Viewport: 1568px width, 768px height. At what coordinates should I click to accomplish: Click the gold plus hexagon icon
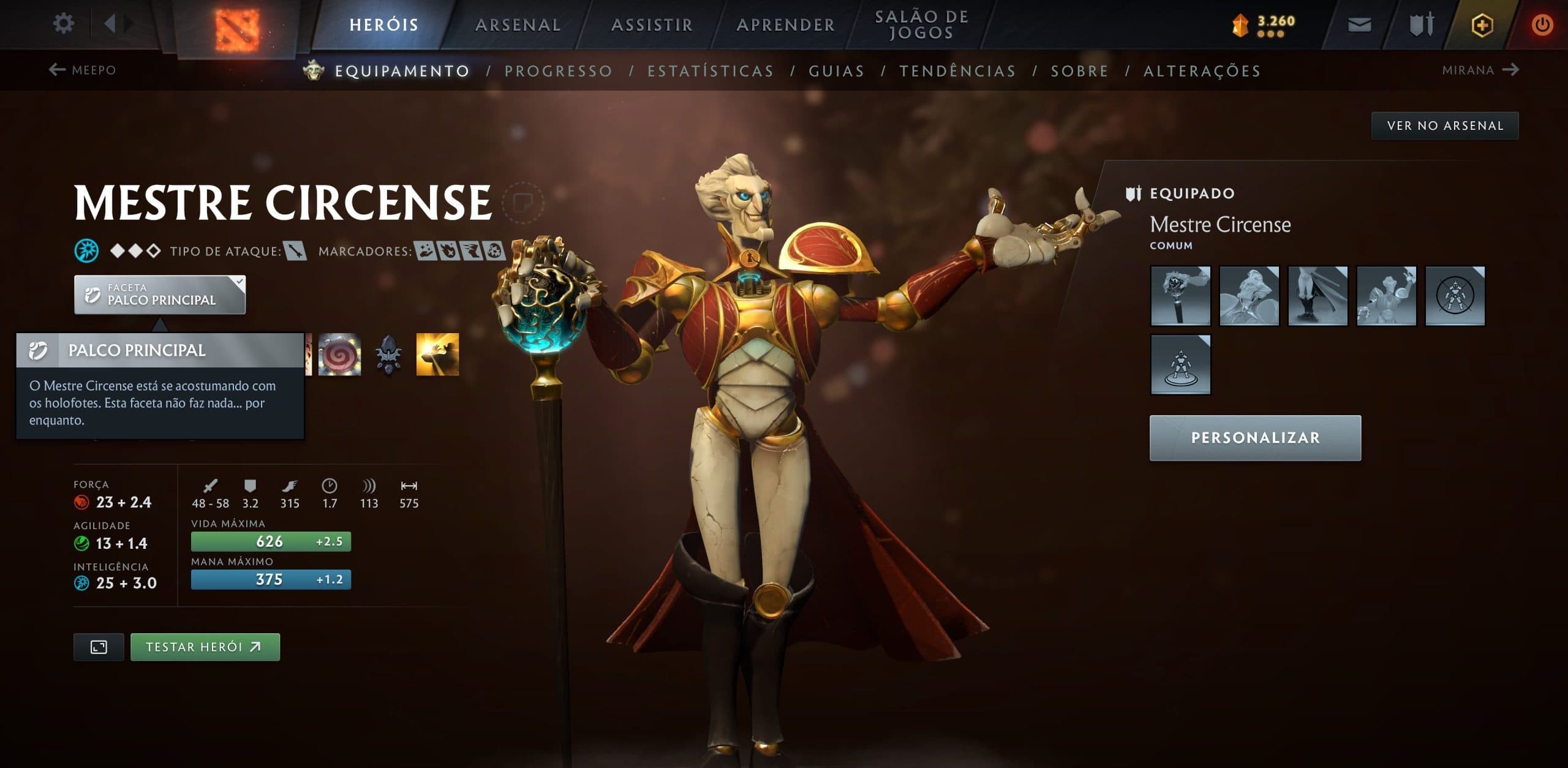(x=1483, y=26)
